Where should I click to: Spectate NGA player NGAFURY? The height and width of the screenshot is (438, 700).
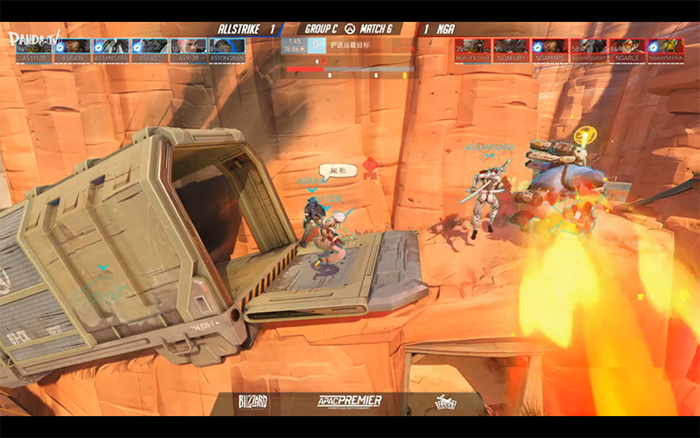click(x=510, y=47)
